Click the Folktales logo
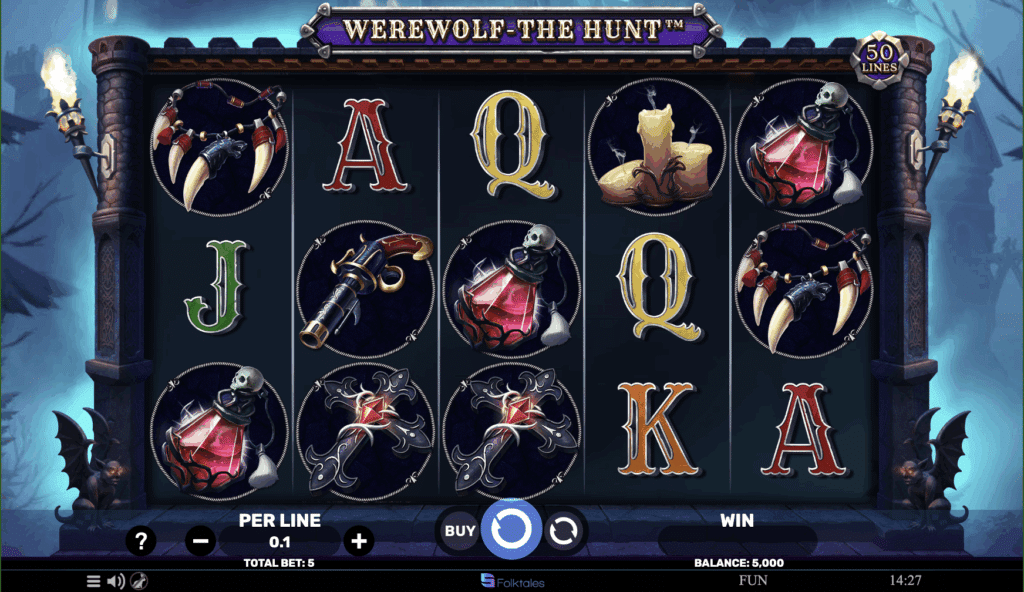This screenshot has width=1024, height=592. click(x=512, y=580)
